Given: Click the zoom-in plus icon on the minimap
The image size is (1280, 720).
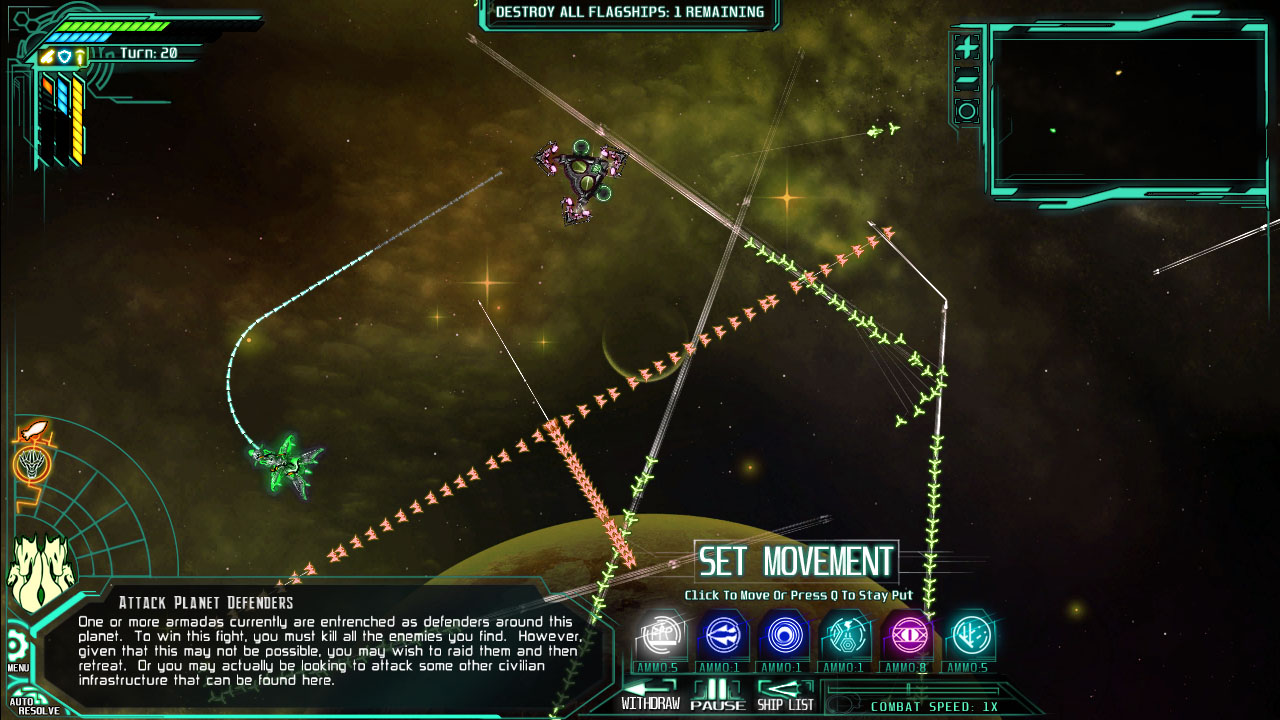Looking at the screenshot, I should coord(966,48).
